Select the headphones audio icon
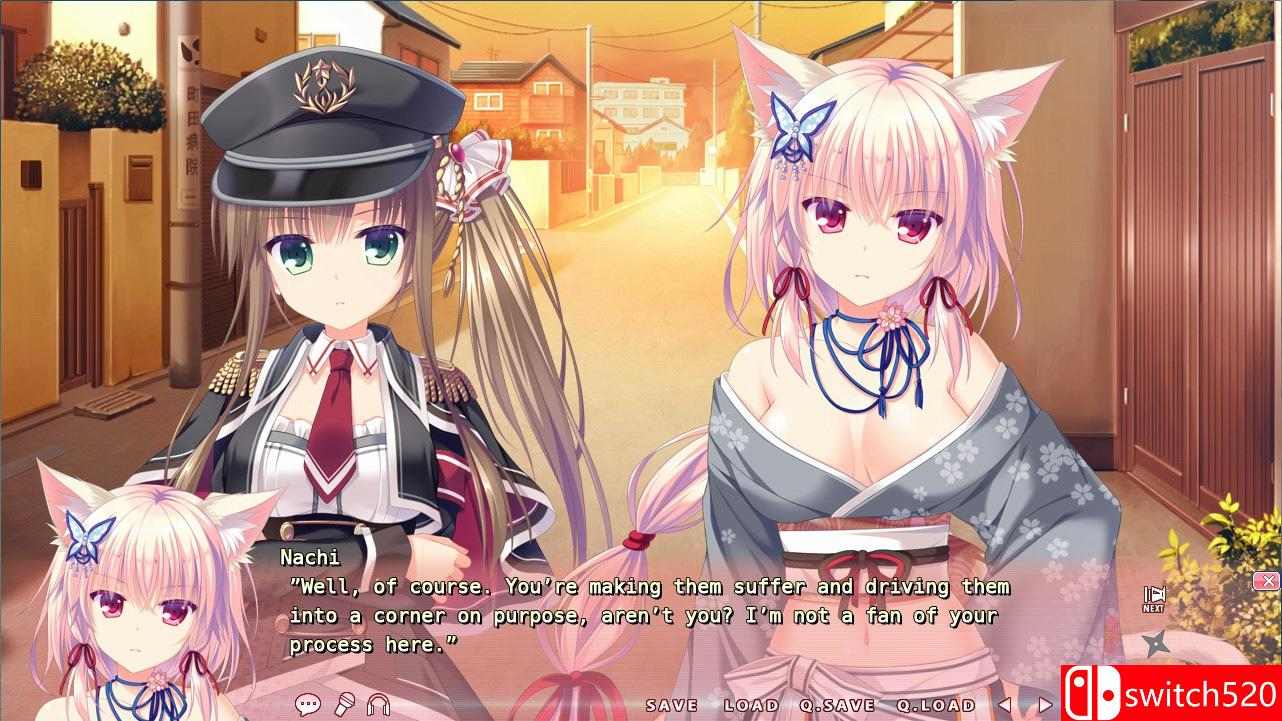 click(x=378, y=703)
